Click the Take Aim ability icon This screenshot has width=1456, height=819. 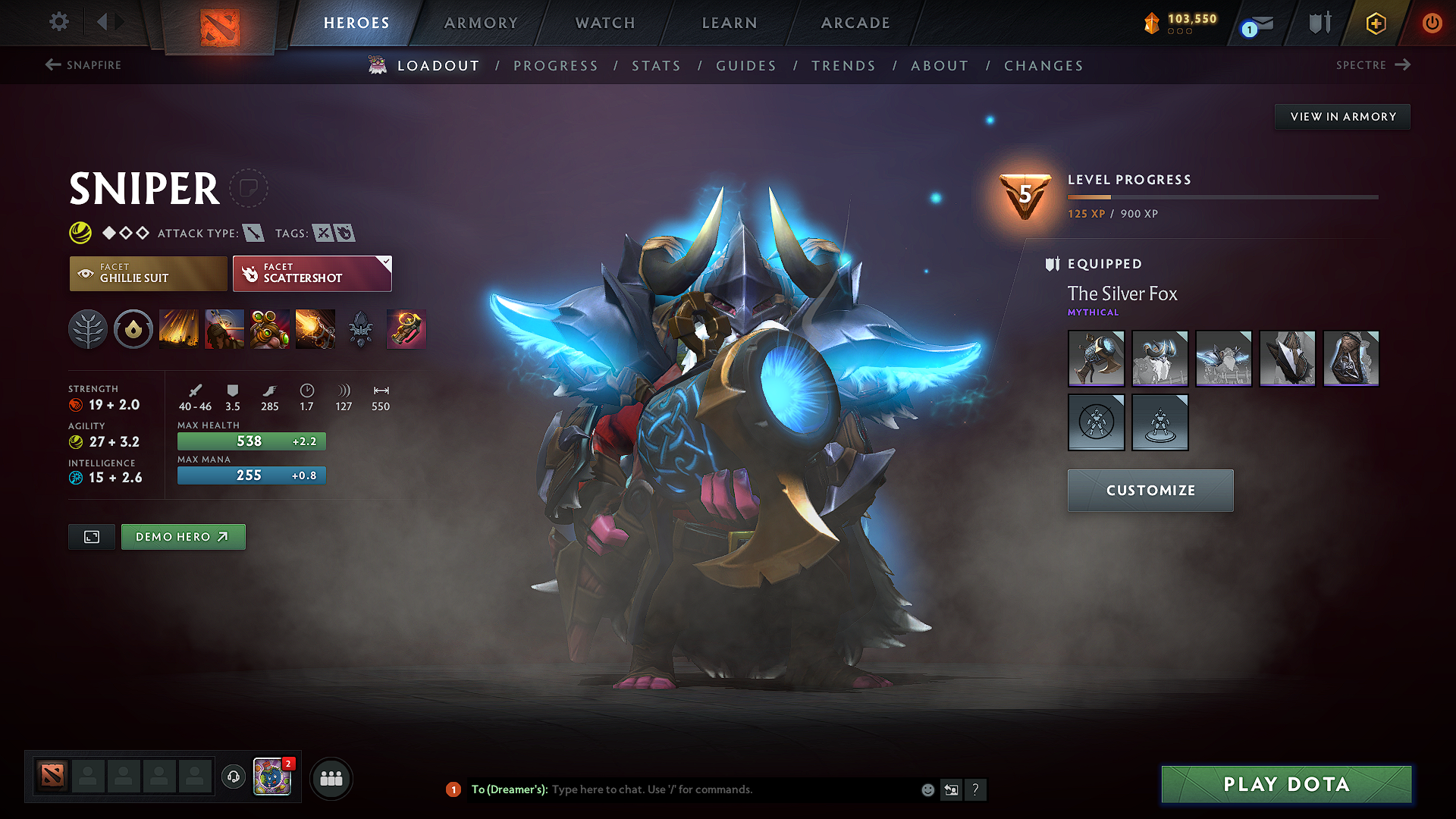pyautogui.click(x=269, y=329)
